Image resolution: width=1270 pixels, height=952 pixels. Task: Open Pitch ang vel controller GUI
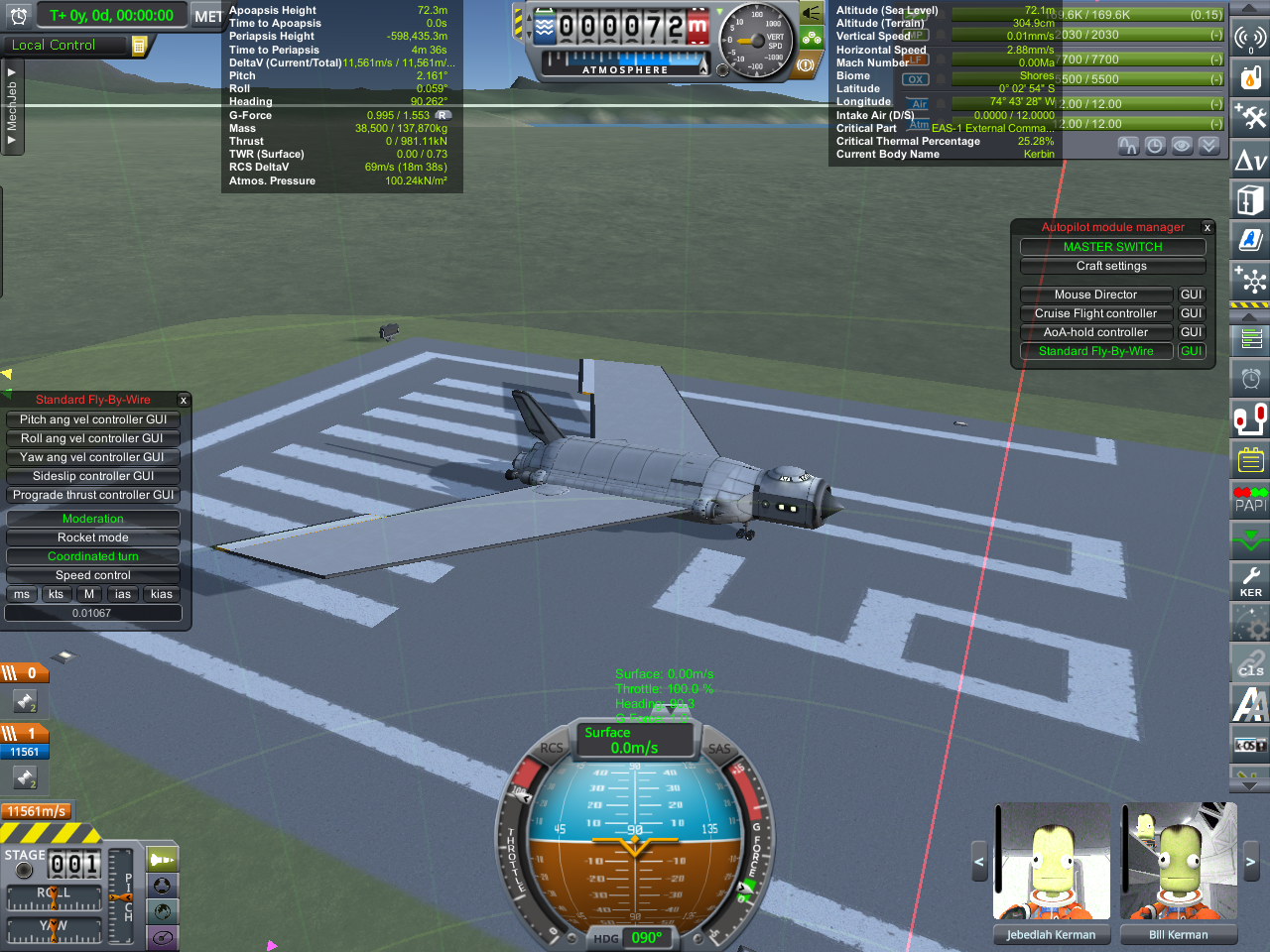(93, 419)
